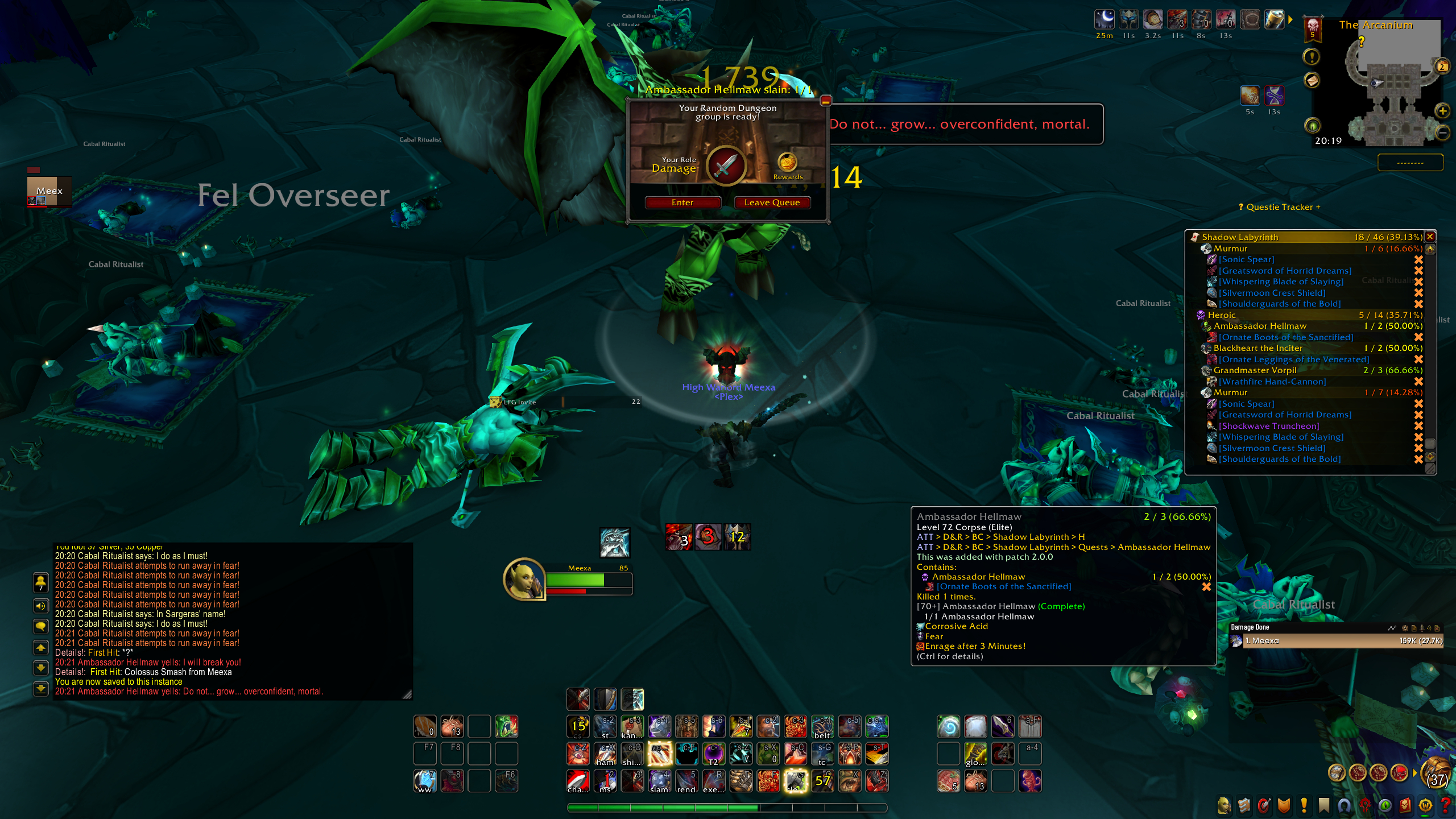Open the Questie Tracker header
1456x819 pixels.
(x=1279, y=207)
